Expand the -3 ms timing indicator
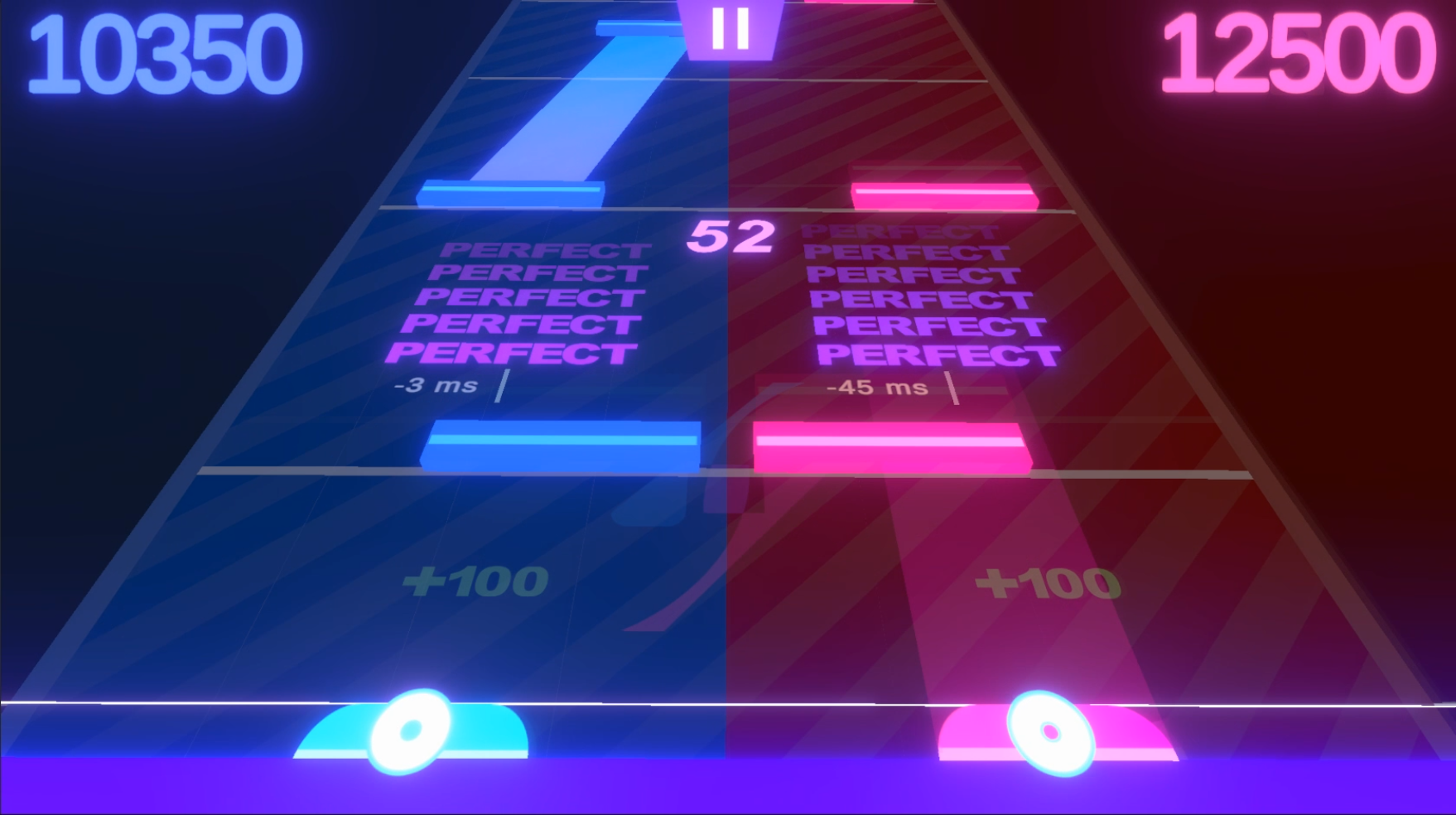This screenshot has height=815, width=1456. (x=436, y=383)
